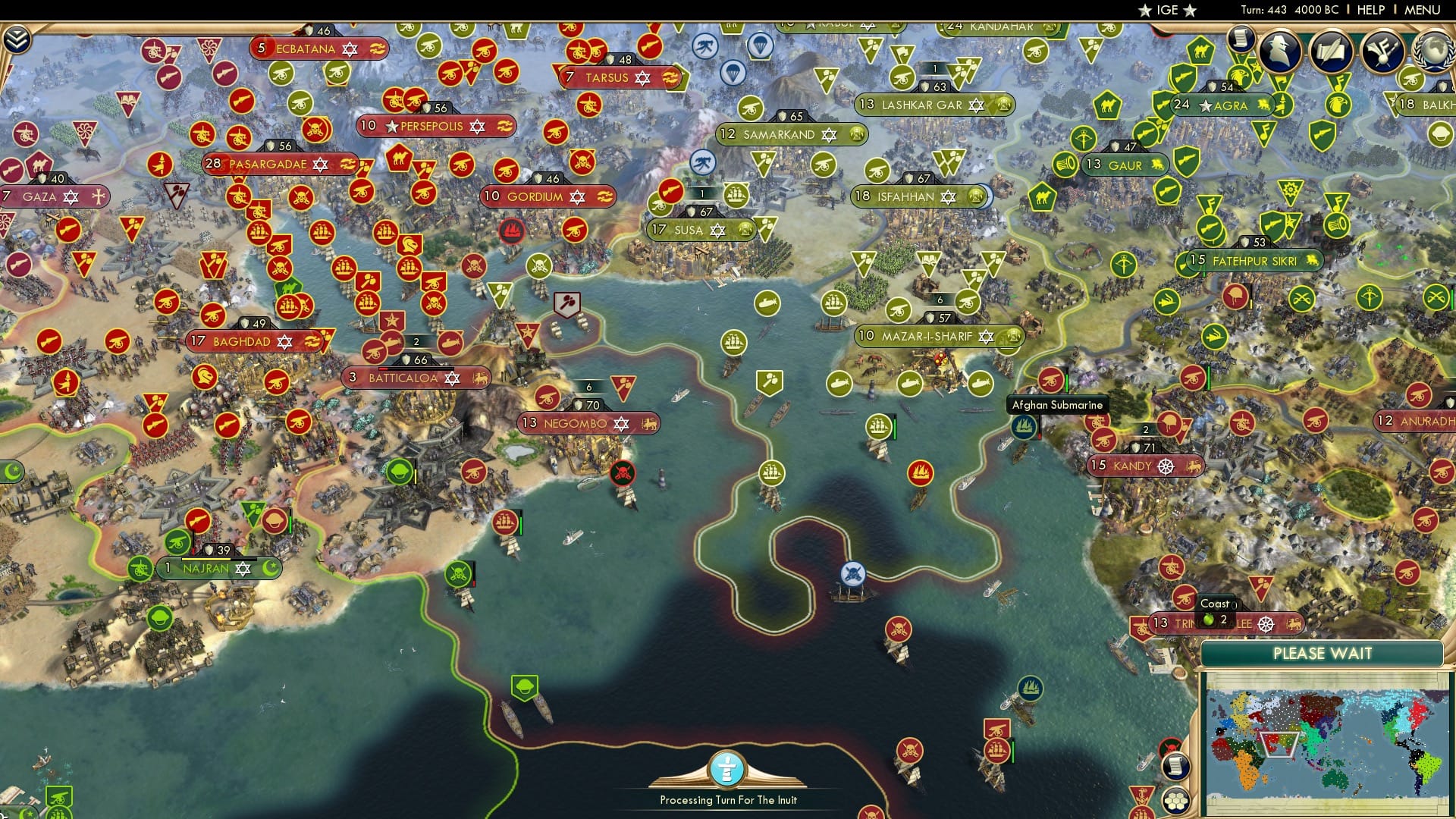The height and width of the screenshot is (819, 1456).
Task: Open the Culture overview icon
Action: tap(1383, 52)
